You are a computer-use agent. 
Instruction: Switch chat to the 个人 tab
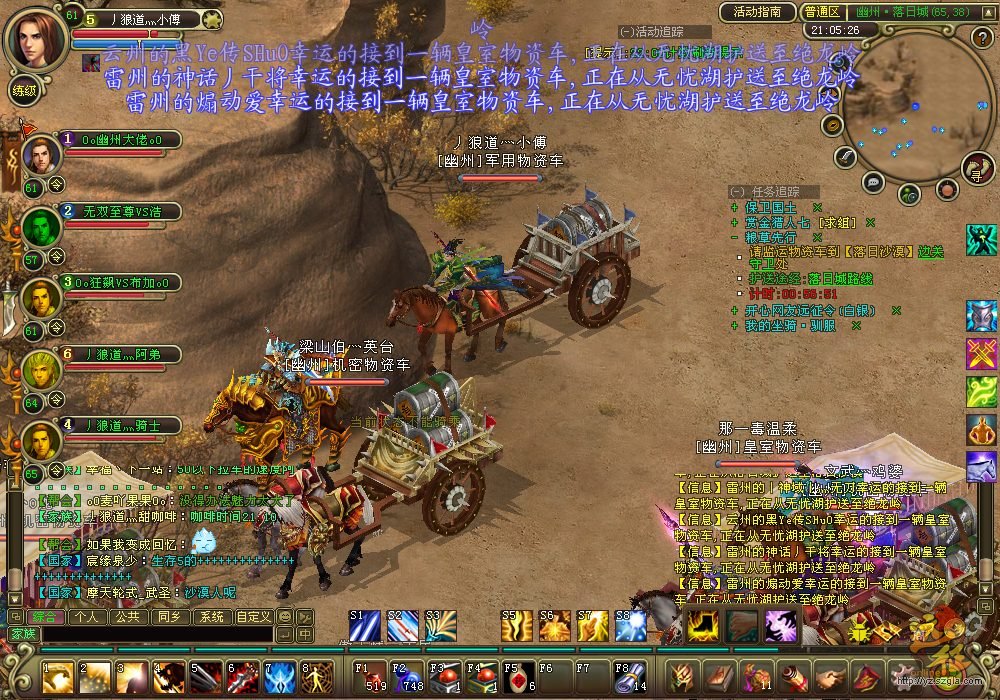(86, 617)
